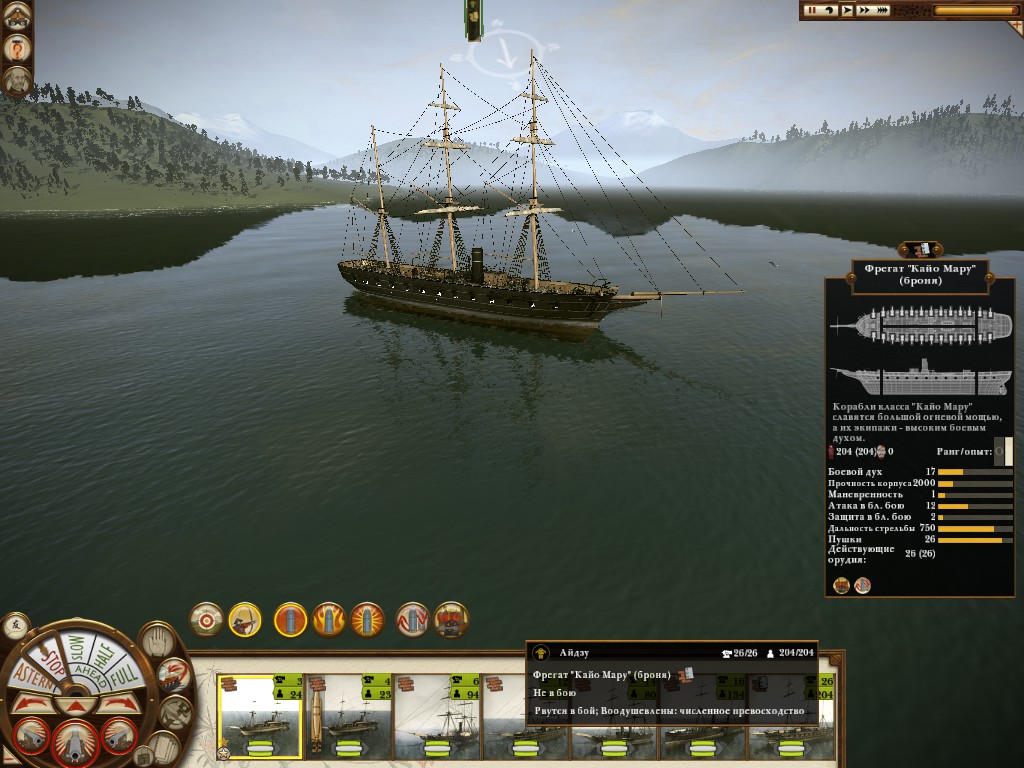The image size is (1024, 768).
Task: Switch to double fast-forward speed
Action: 864,10
